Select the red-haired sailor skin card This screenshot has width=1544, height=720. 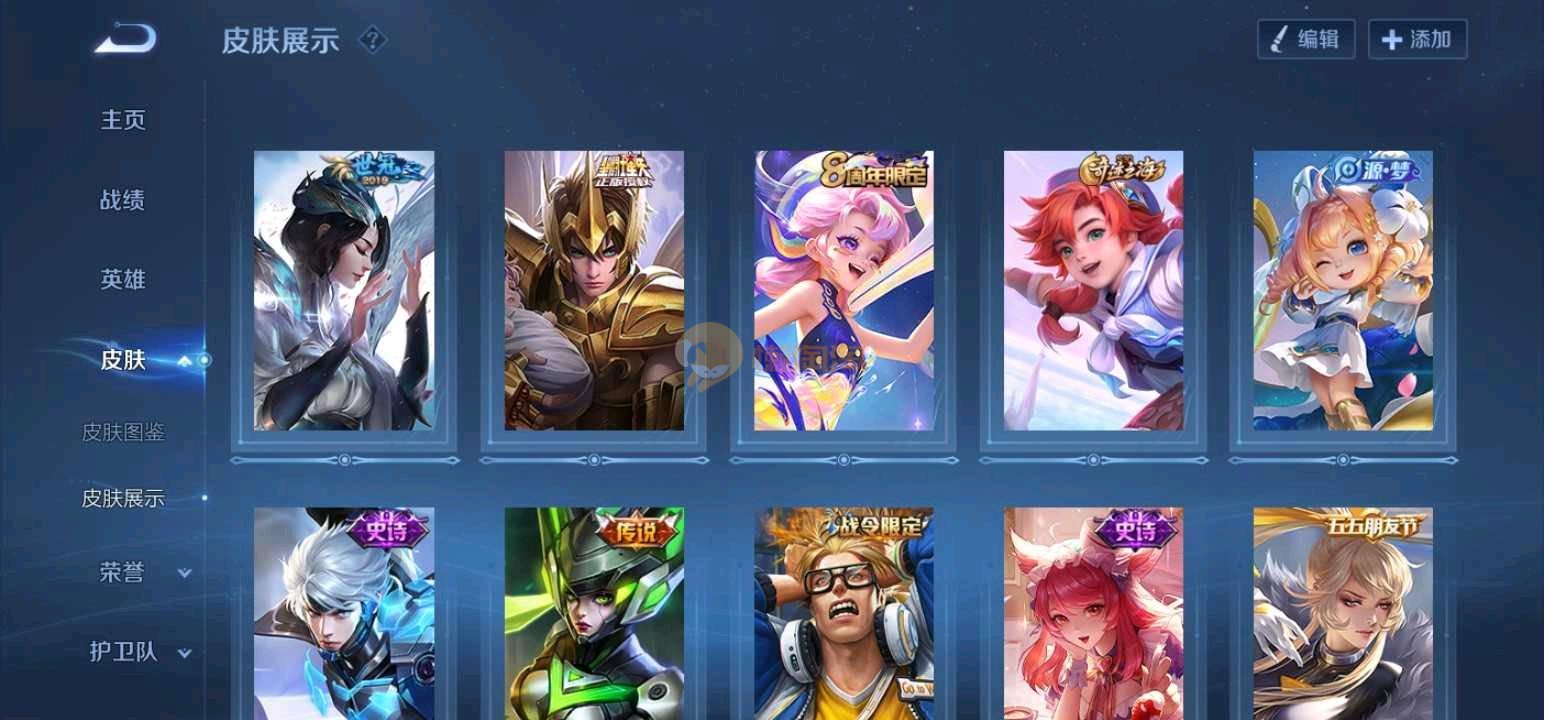(x=1093, y=291)
